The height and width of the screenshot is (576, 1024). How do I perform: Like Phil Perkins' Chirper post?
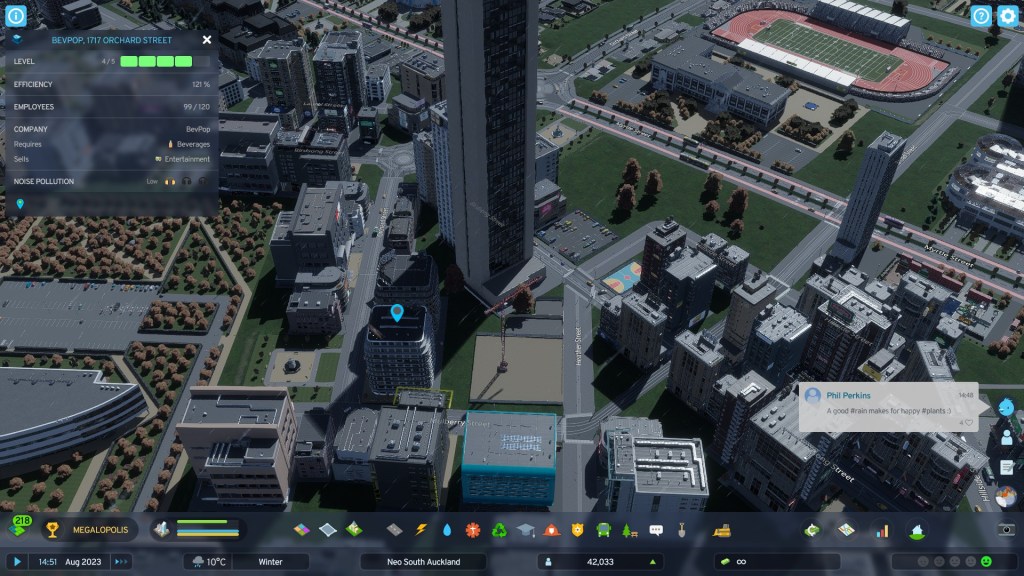point(967,423)
